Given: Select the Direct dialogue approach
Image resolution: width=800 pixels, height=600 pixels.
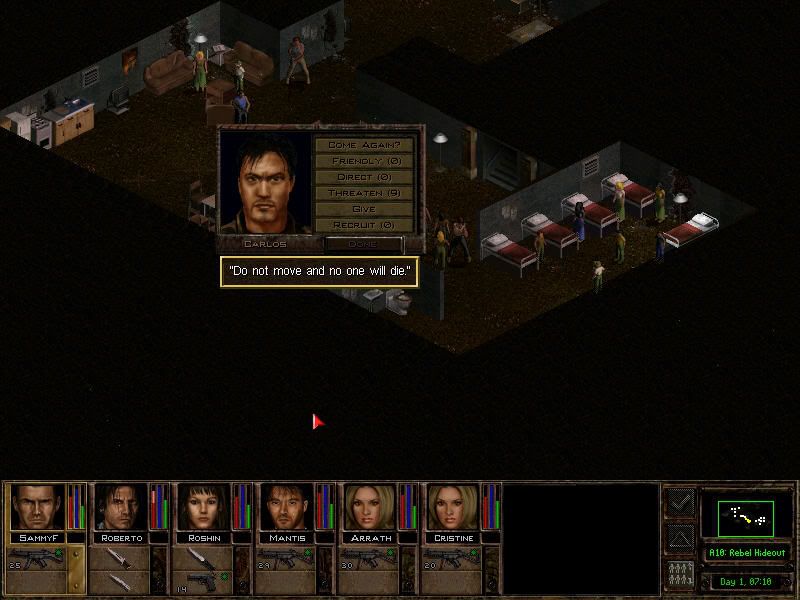Looking at the screenshot, I should (364, 177).
